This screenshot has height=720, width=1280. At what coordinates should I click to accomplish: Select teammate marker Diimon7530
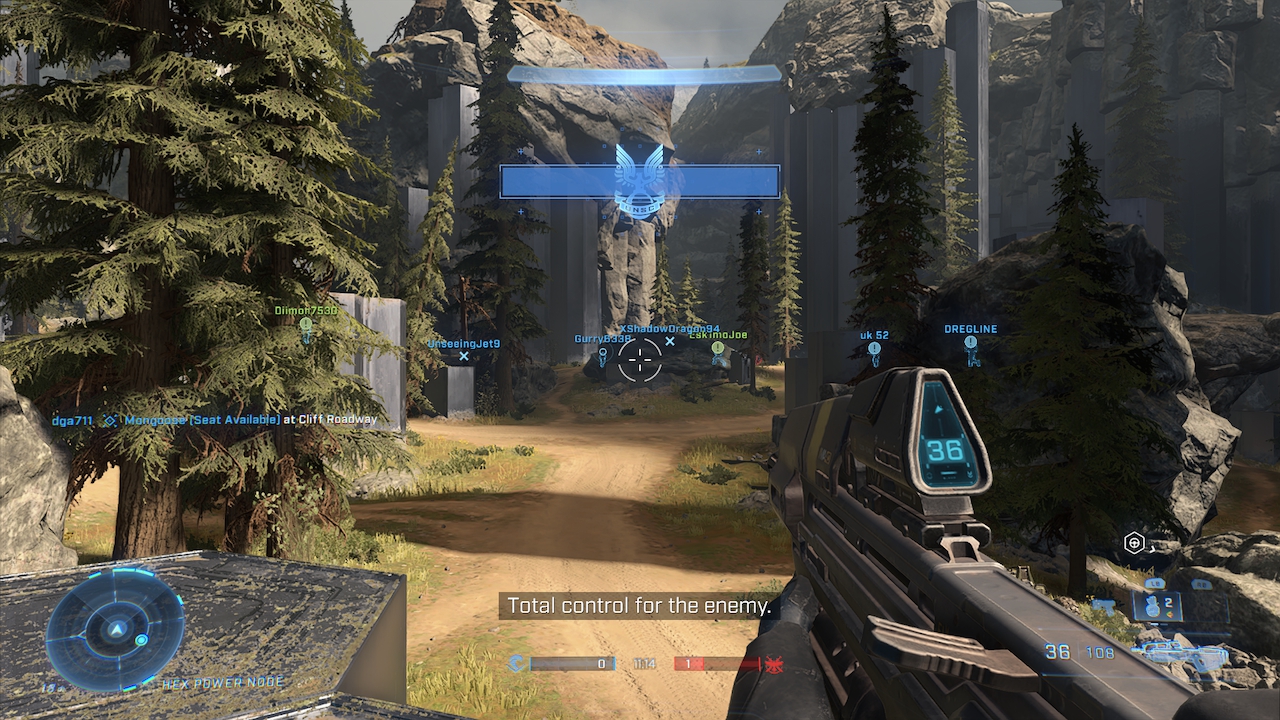tap(306, 327)
